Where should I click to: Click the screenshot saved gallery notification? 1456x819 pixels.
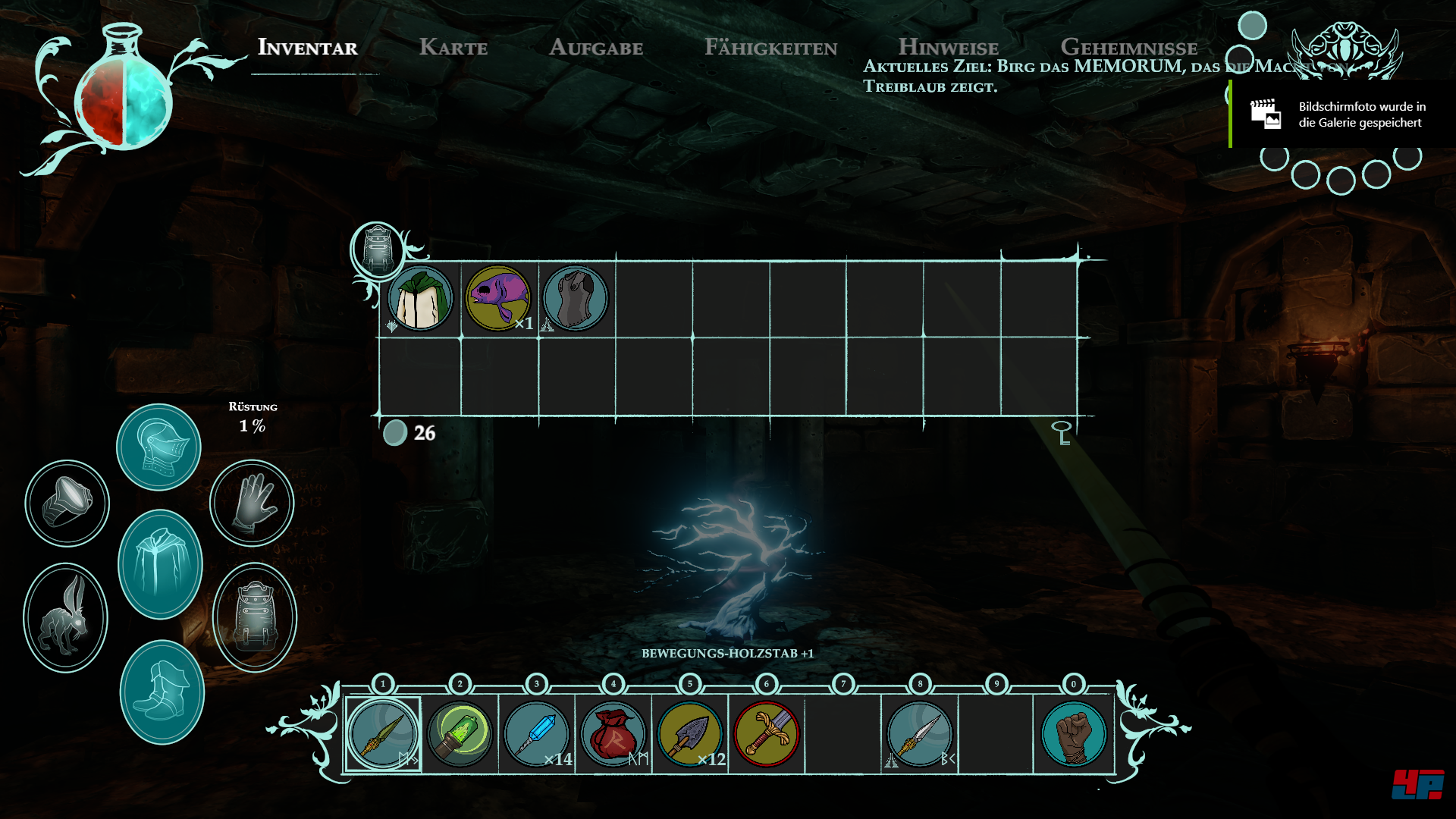tap(1343, 115)
